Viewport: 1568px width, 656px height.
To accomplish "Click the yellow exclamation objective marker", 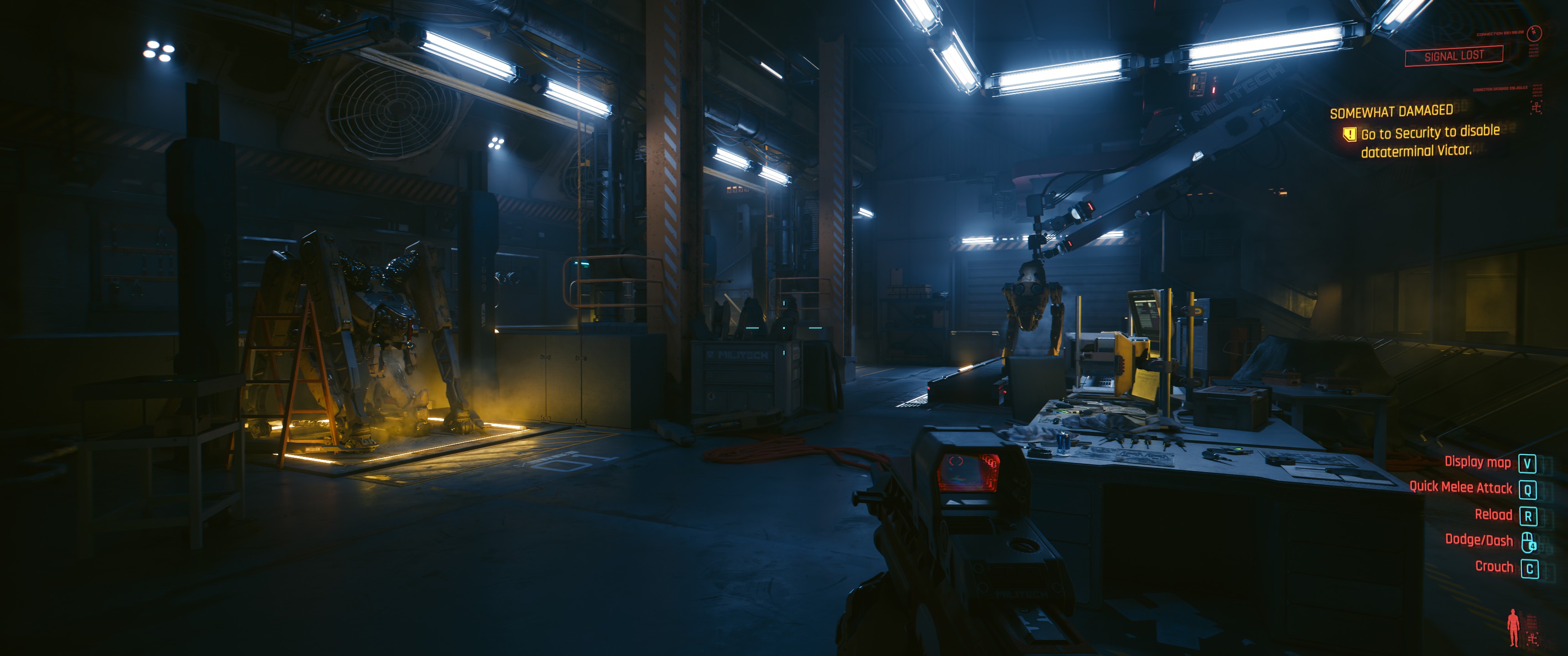I will [1349, 134].
